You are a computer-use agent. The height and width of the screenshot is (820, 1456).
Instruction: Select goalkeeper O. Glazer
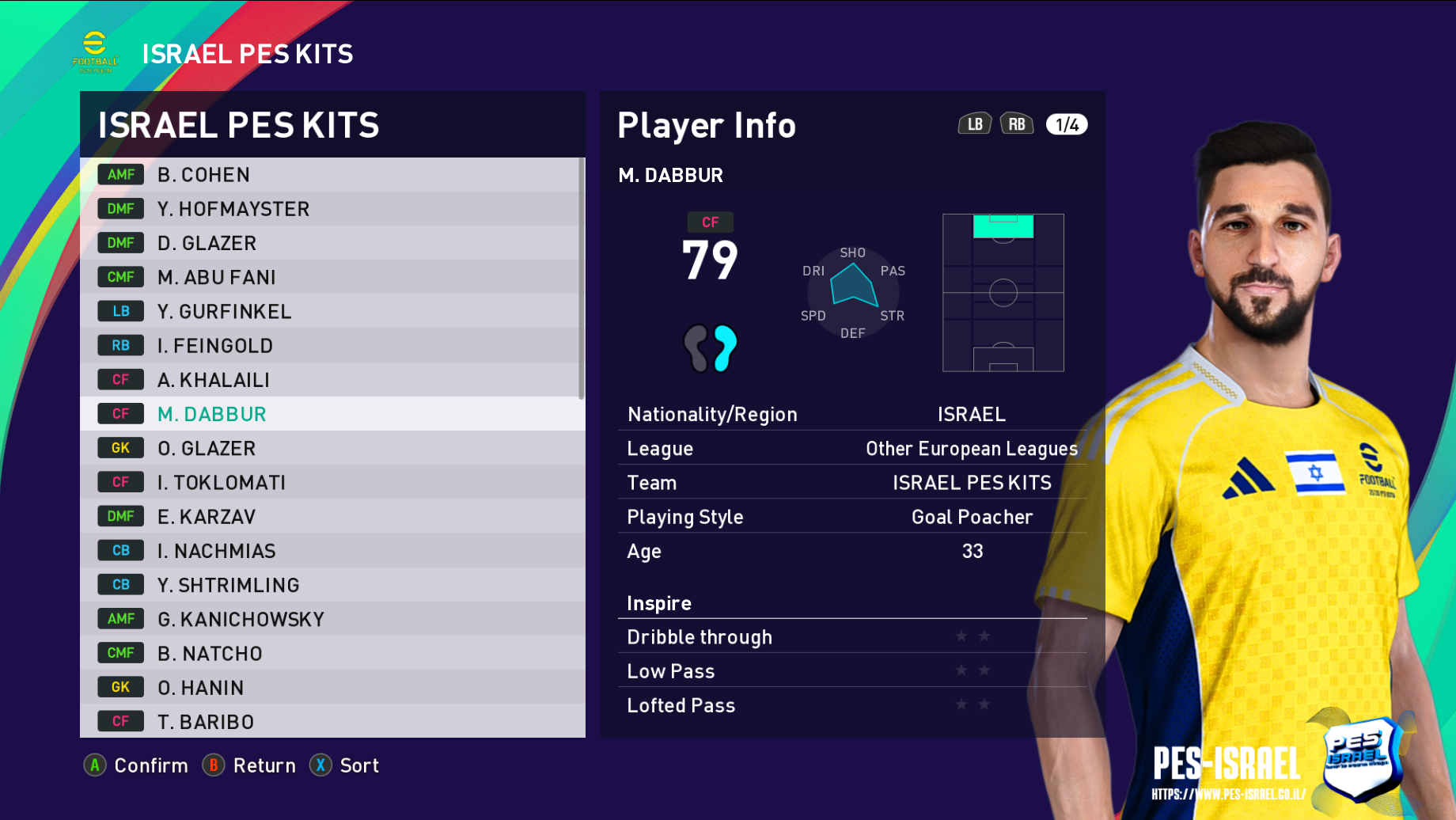pos(332,448)
